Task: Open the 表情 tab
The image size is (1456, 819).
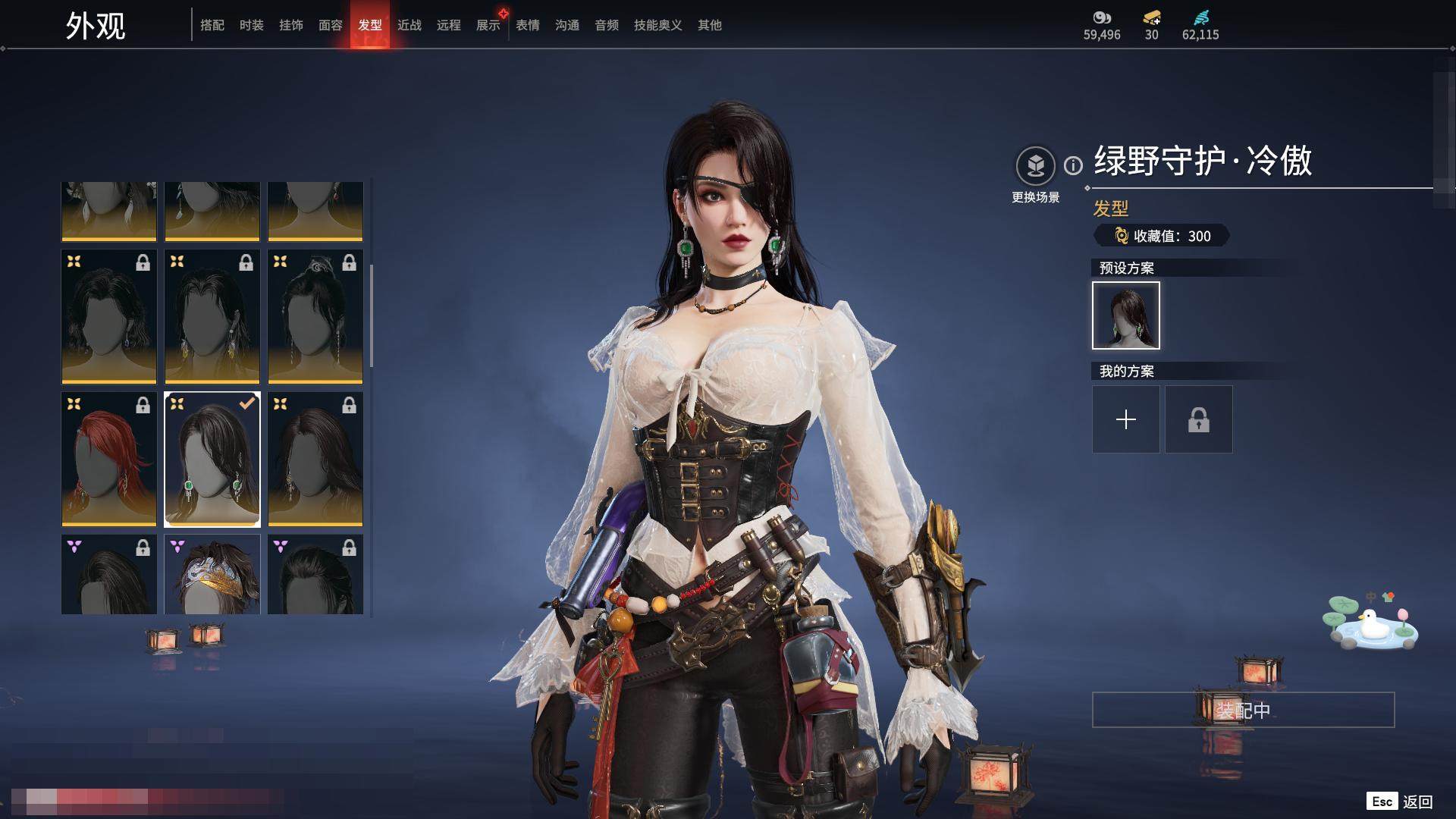Action: (528, 25)
